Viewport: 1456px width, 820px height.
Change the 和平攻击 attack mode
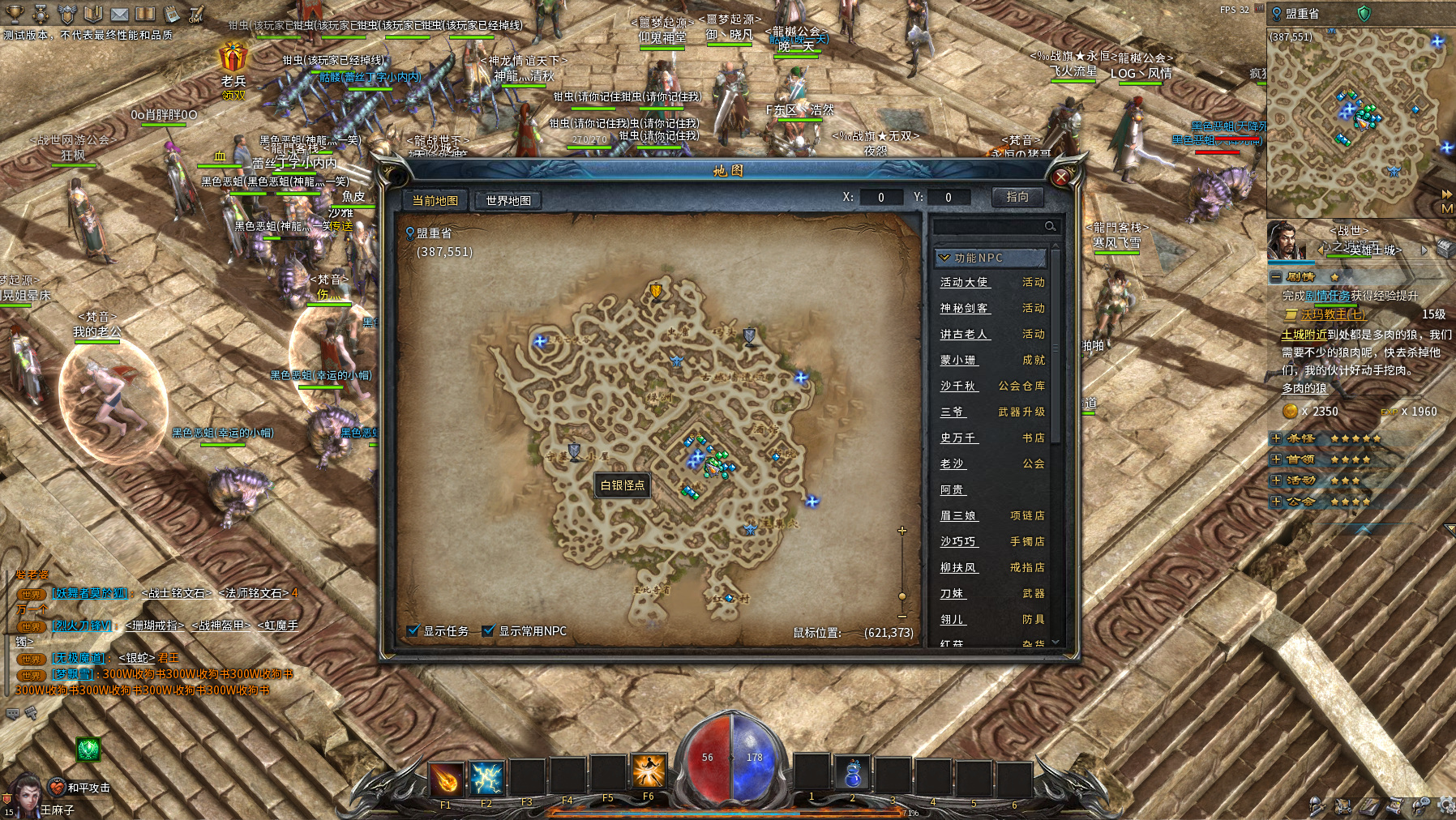[57, 788]
